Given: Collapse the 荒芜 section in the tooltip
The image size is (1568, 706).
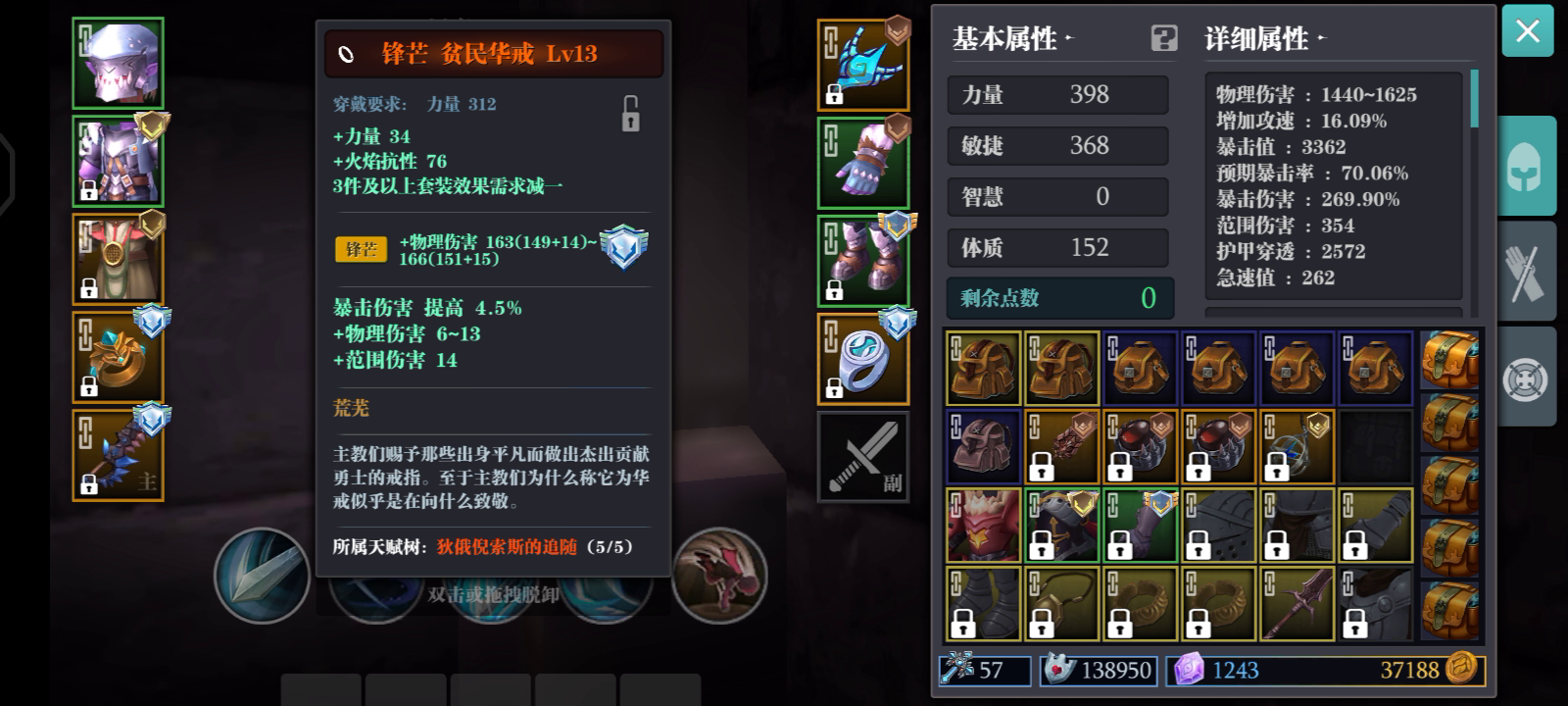Looking at the screenshot, I should tap(353, 408).
